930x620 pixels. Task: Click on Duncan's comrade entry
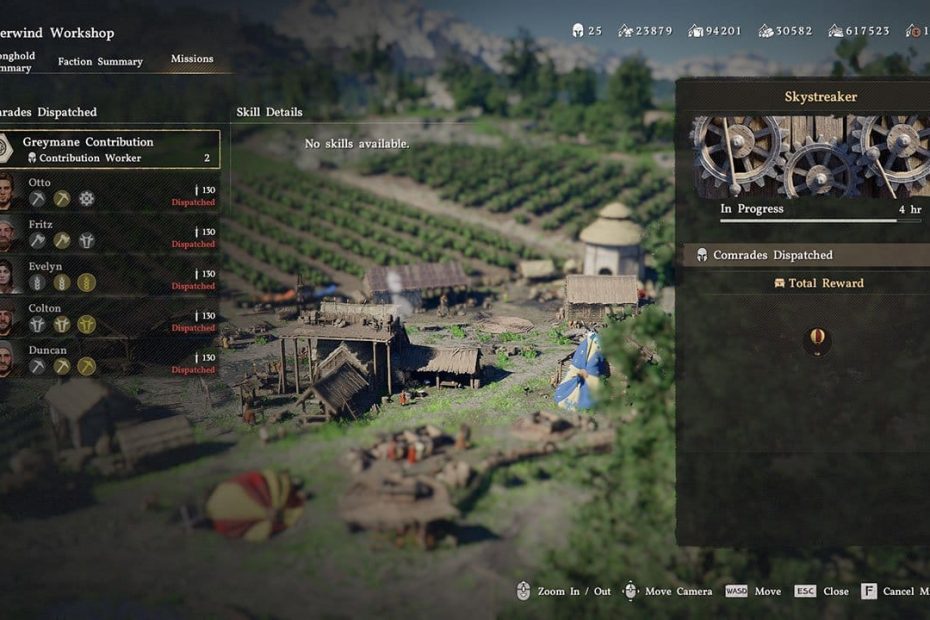point(110,359)
